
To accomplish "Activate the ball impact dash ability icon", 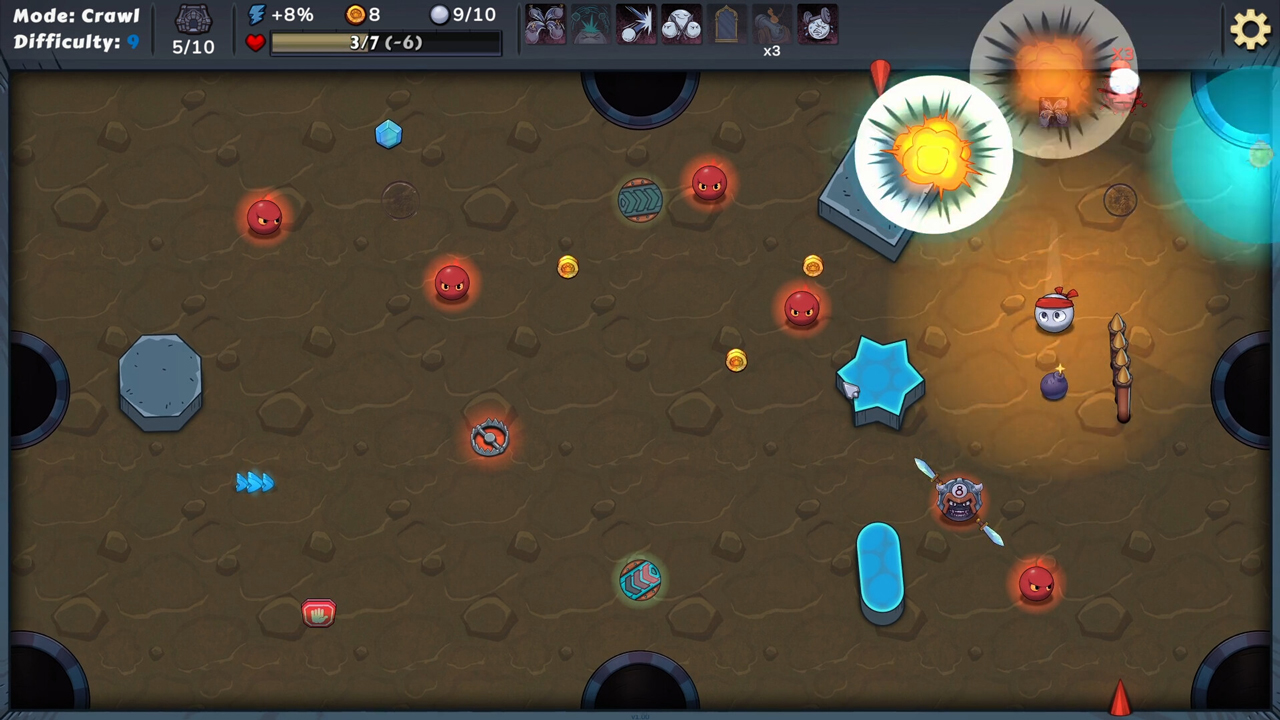I will [x=636, y=25].
